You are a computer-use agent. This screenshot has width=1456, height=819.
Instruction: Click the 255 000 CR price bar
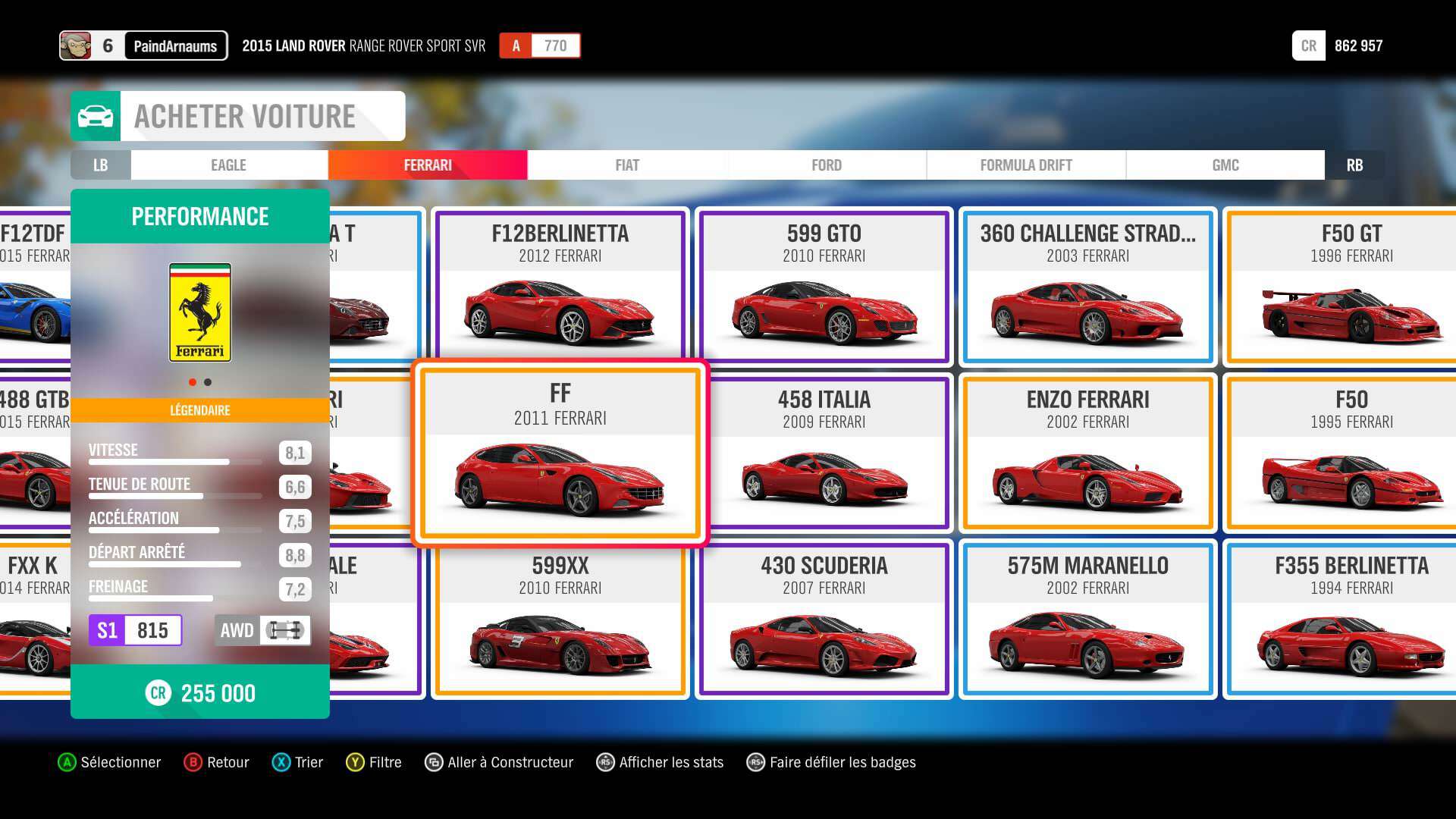click(x=200, y=692)
